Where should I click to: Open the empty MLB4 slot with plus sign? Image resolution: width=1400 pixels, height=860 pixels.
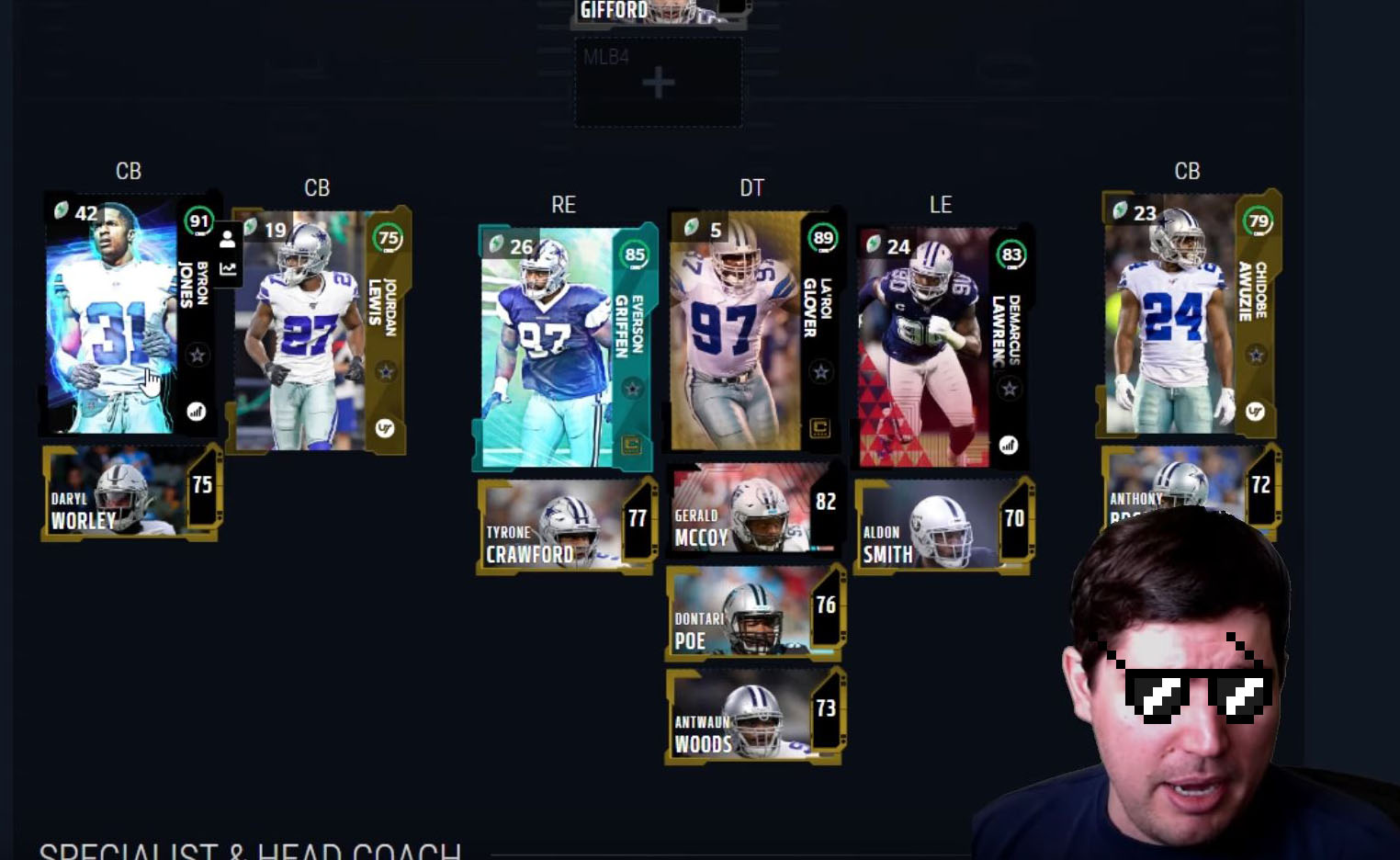657,81
